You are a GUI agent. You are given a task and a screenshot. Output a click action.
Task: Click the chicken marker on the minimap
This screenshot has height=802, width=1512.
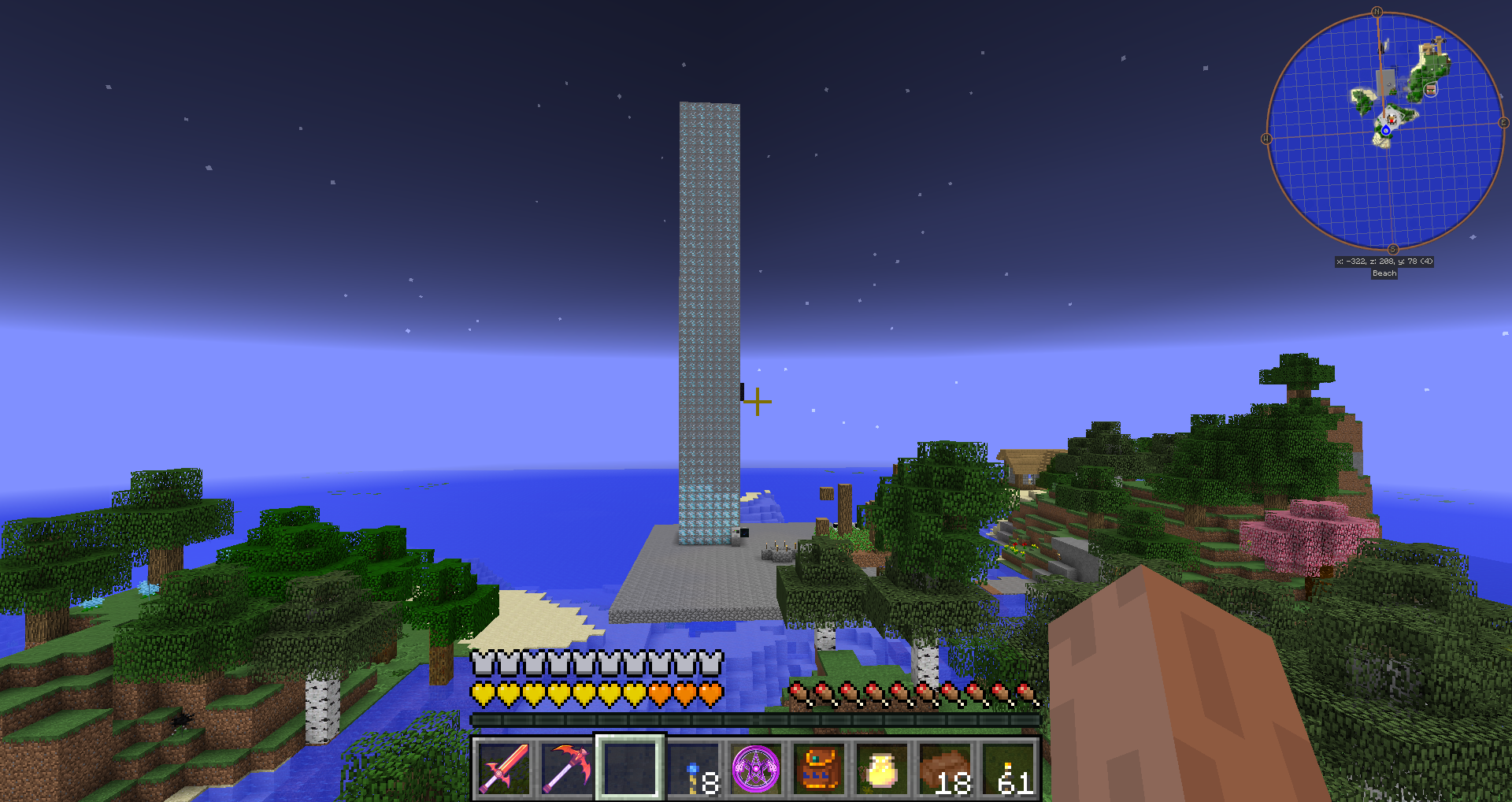pyautogui.click(x=1391, y=117)
